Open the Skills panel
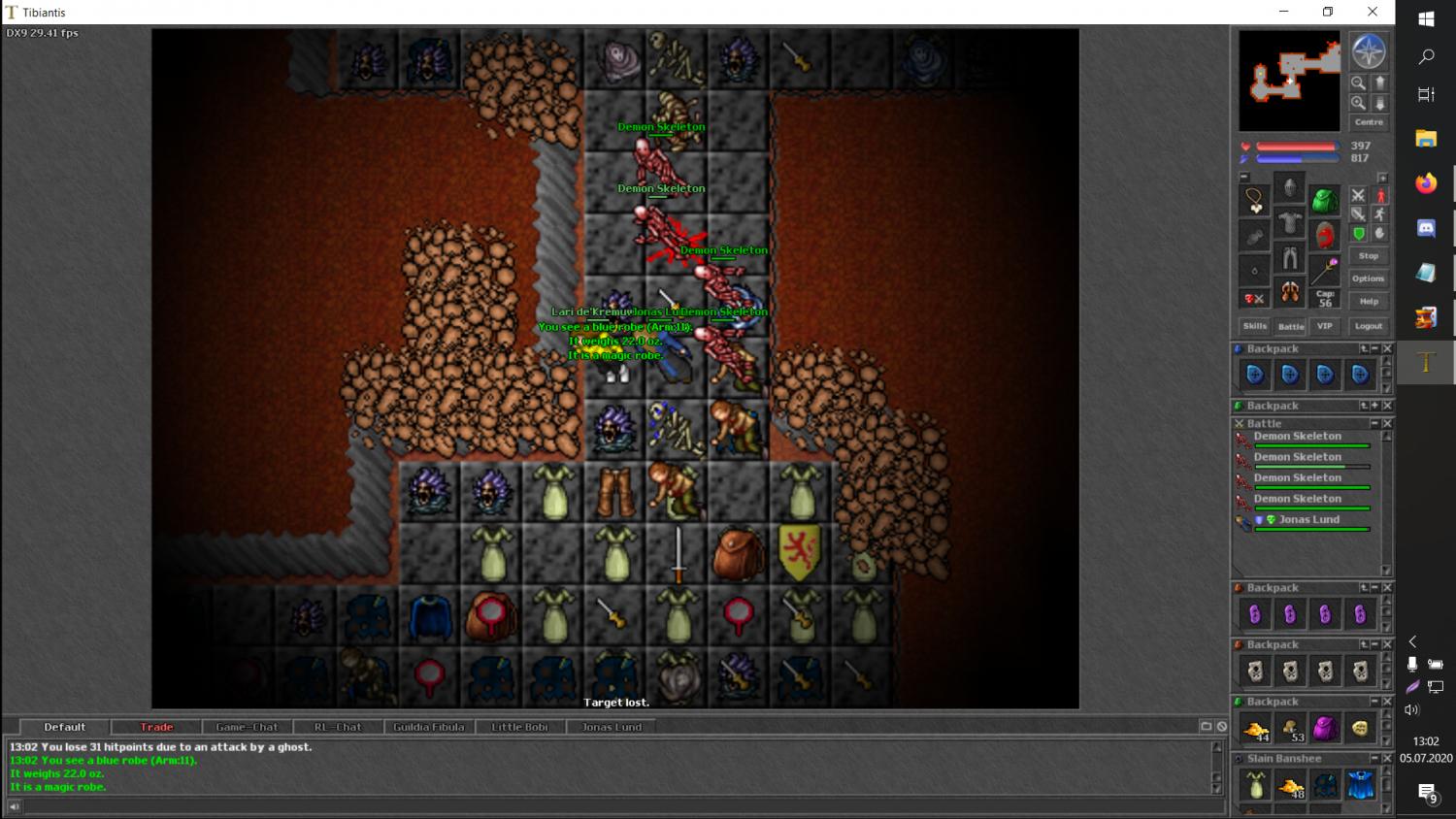This screenshot has width=1456, height=819. tap(1255, 326)
